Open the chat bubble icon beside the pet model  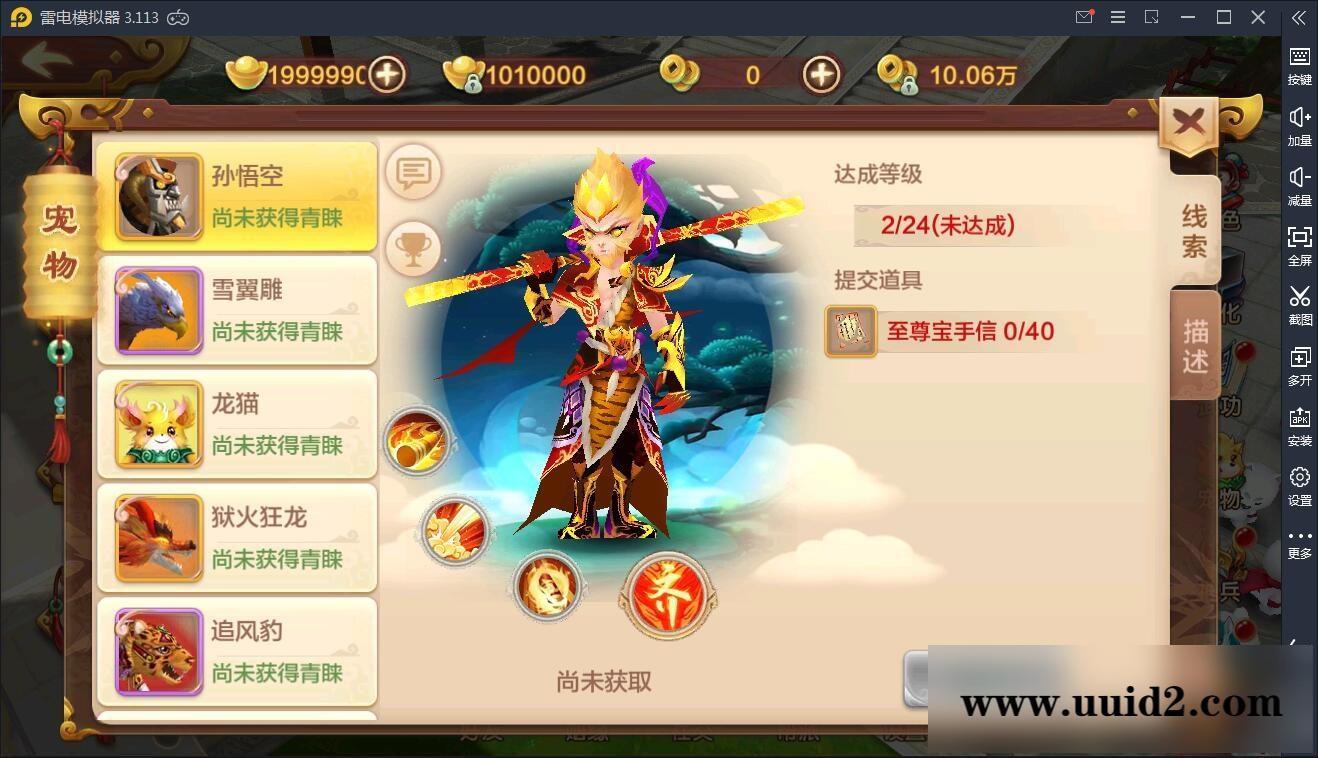pyautogui.click(x=414, y=172)
